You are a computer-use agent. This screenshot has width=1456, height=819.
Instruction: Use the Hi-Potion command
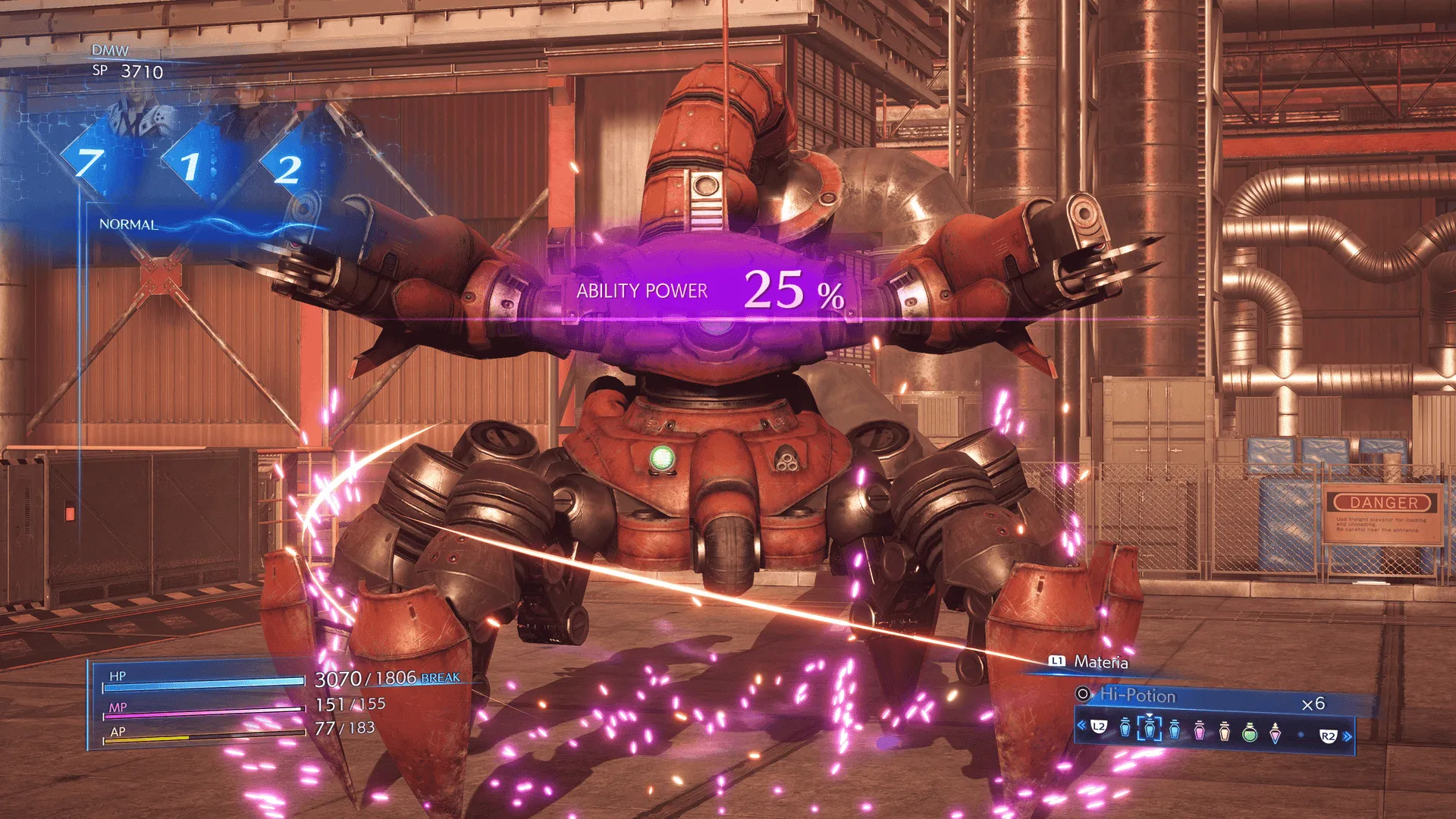pyautogui.click(x=1137, y=695)
